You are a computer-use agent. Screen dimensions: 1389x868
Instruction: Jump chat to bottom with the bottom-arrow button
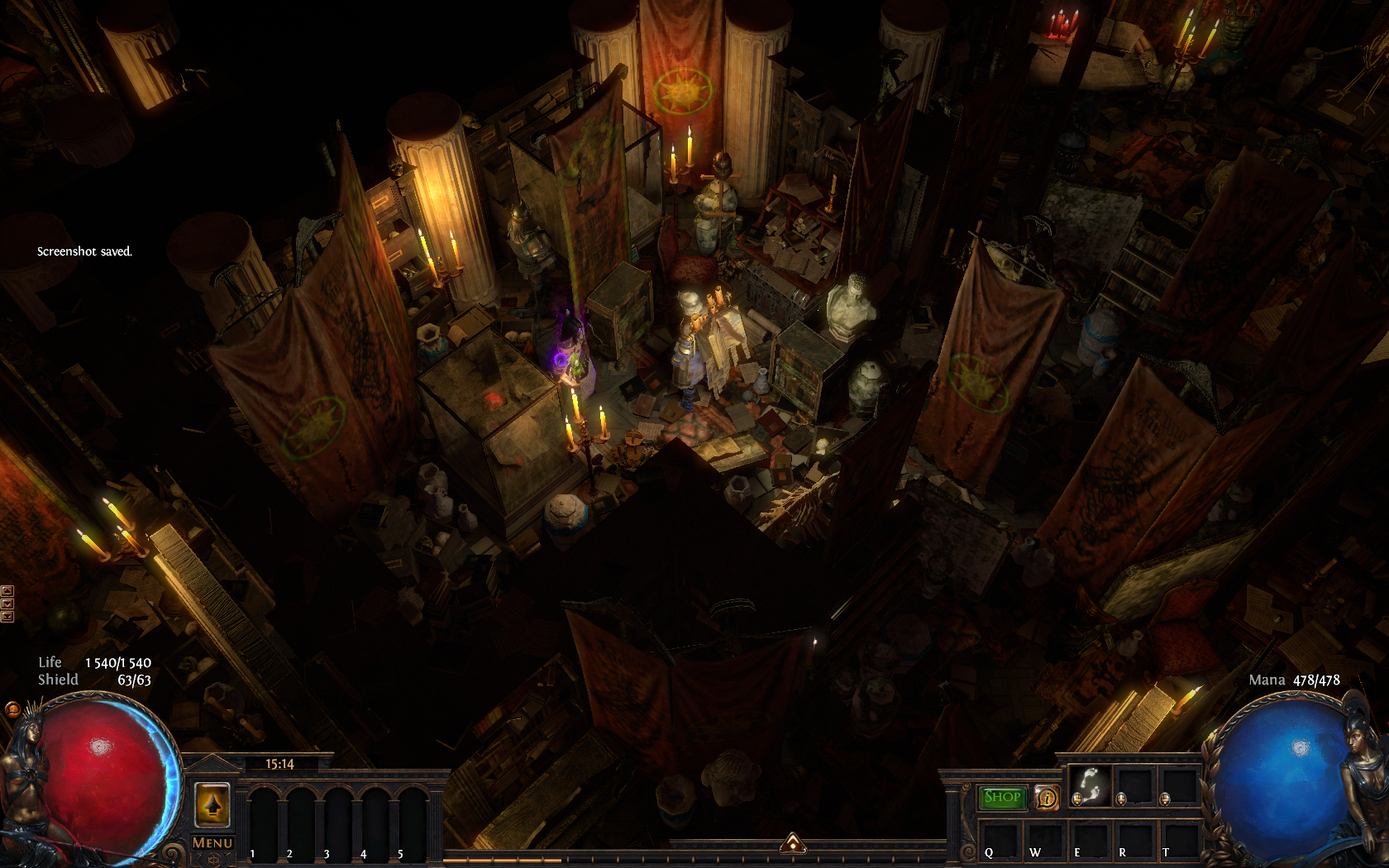pyautogui.click(x=7, y=616)
